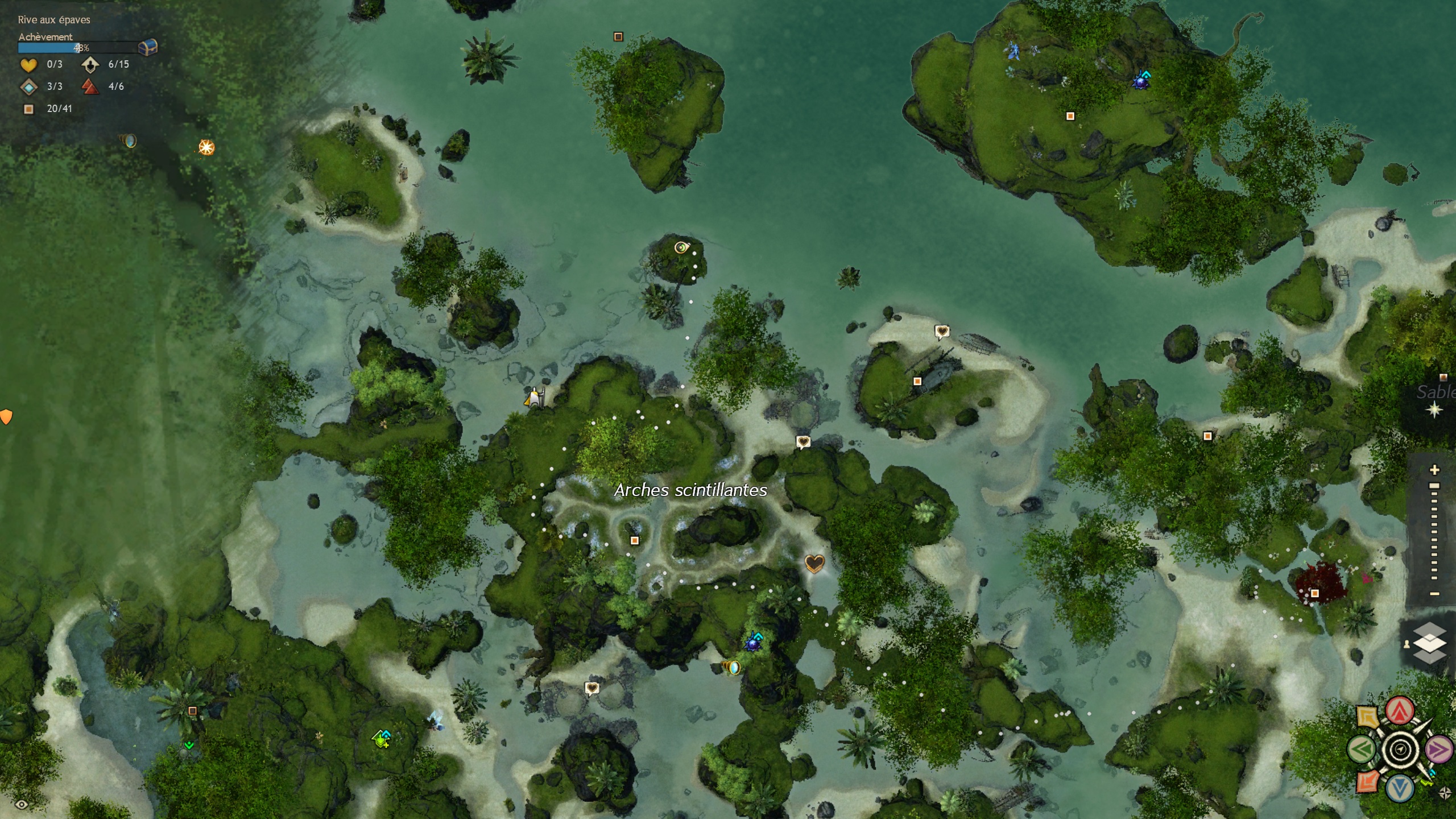The image size is (1456, 819).
Task: Select the blue arrow squad marker
Action: pyautogui.click(x=1400, y=788)
